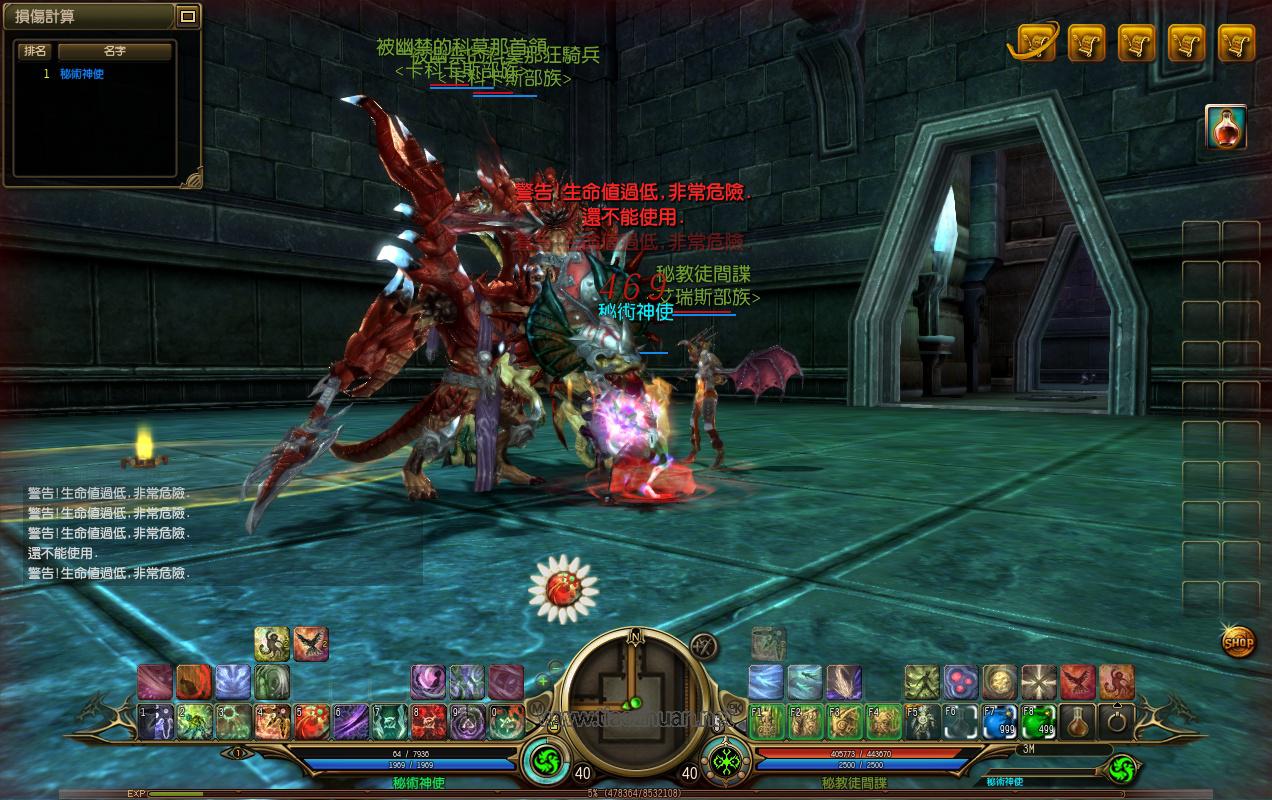Toggle the damage calculation panel's window button

[x=187, y=16]
